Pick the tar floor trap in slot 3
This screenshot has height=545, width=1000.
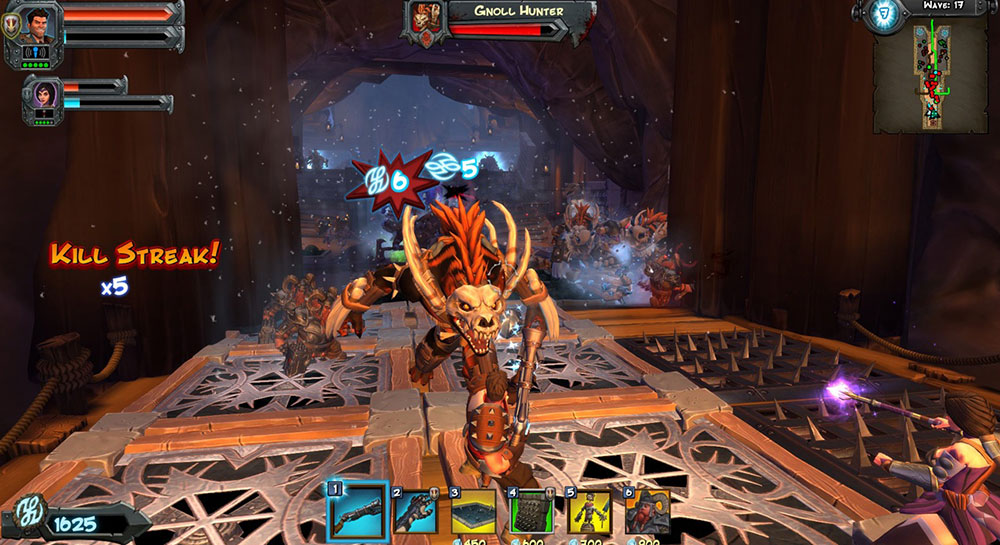tap(473, 512)
